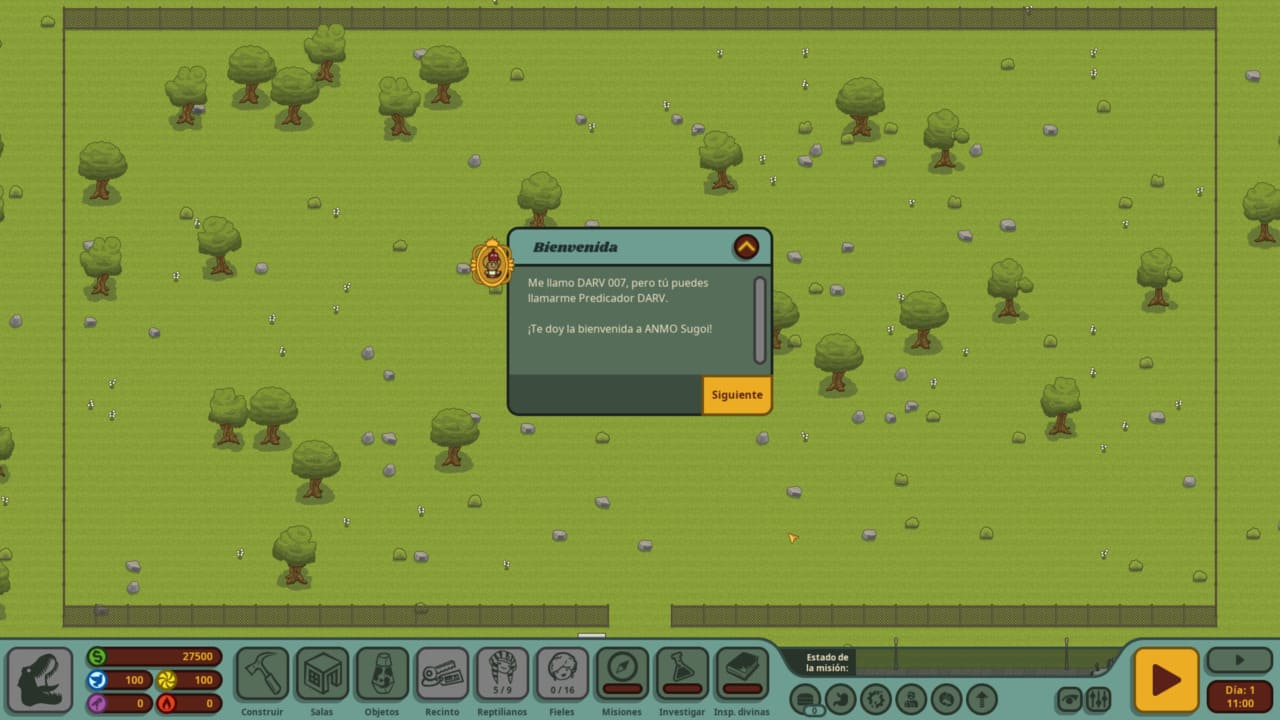Image resolution: width=1280 pixels, height=720 pixels.
Task: Open the sliders settings button
Action: point(1098,699)
